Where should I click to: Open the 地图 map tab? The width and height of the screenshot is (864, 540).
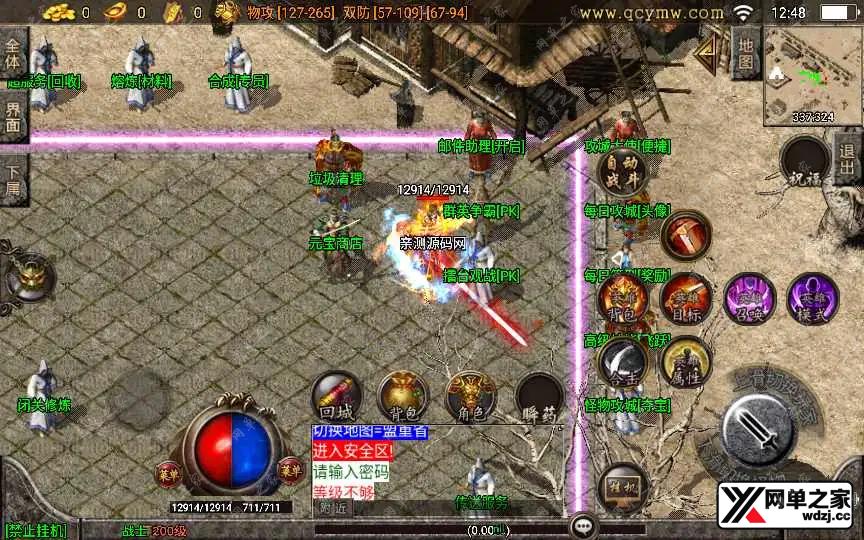(x=746, y=52)
